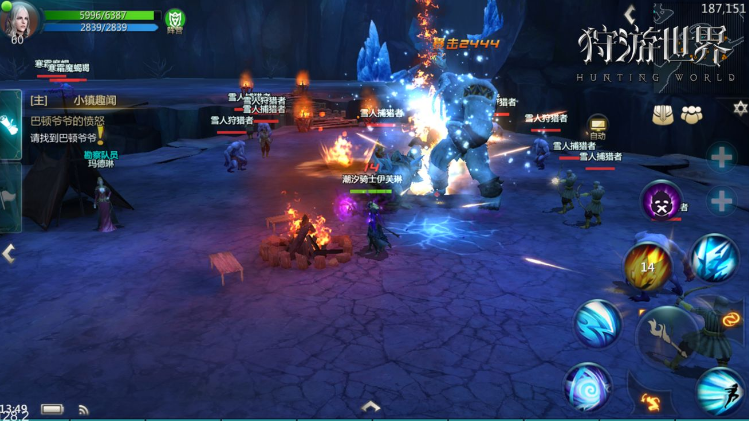Collapse the minimap with the arrow button

[629, 14]
